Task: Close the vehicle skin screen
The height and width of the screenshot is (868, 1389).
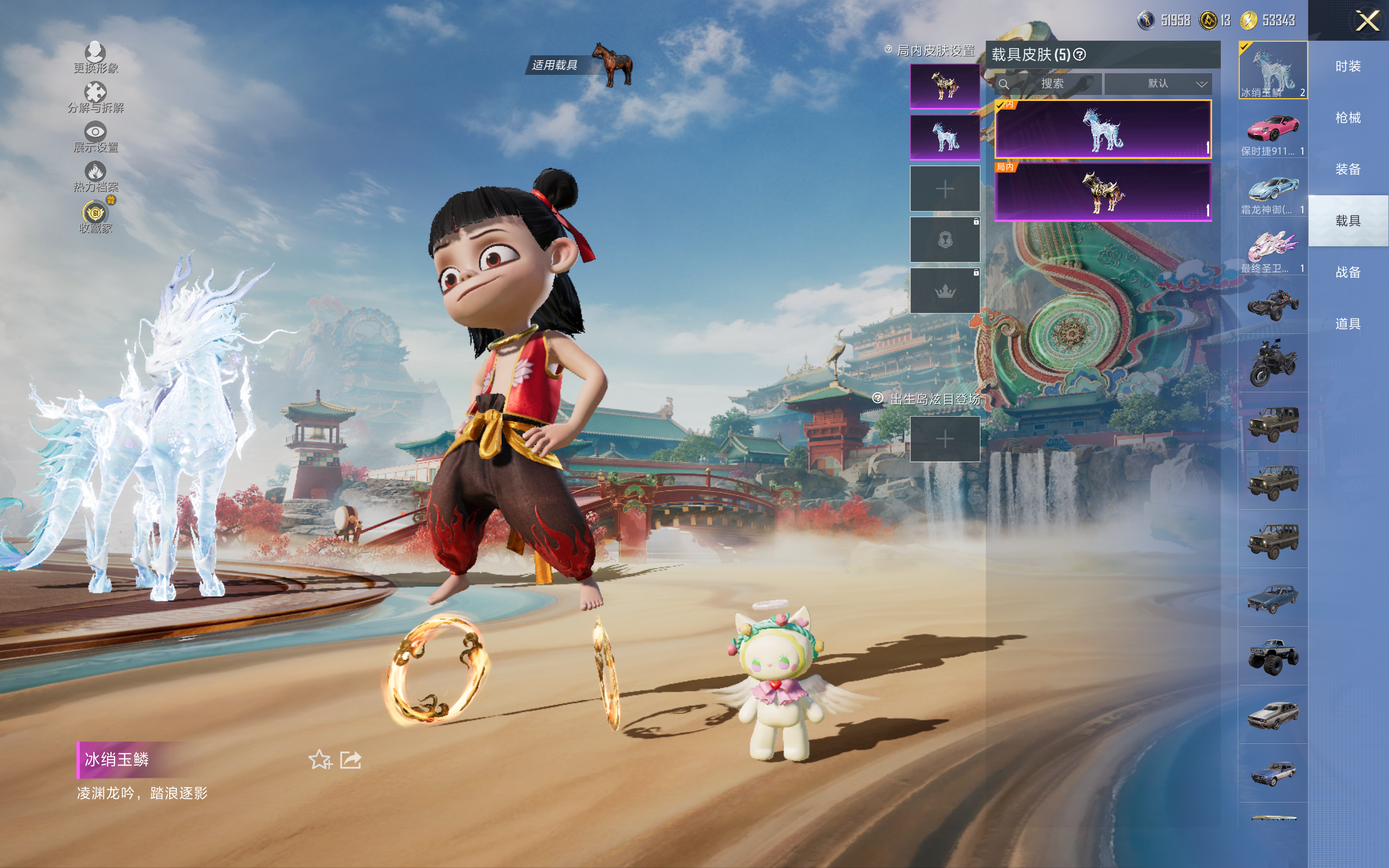Action: click(1367, 21)
